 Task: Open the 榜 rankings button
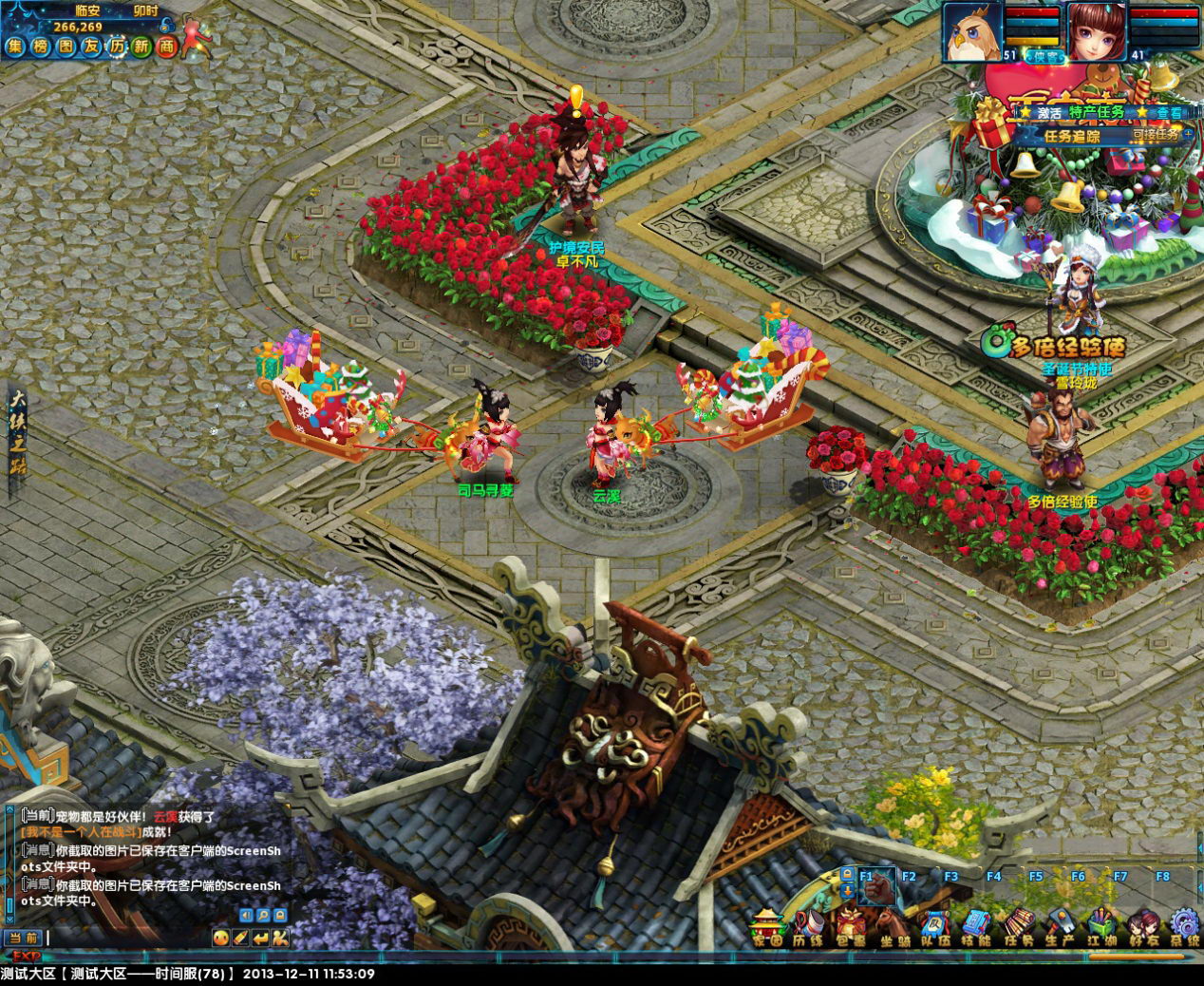point(41,47)
